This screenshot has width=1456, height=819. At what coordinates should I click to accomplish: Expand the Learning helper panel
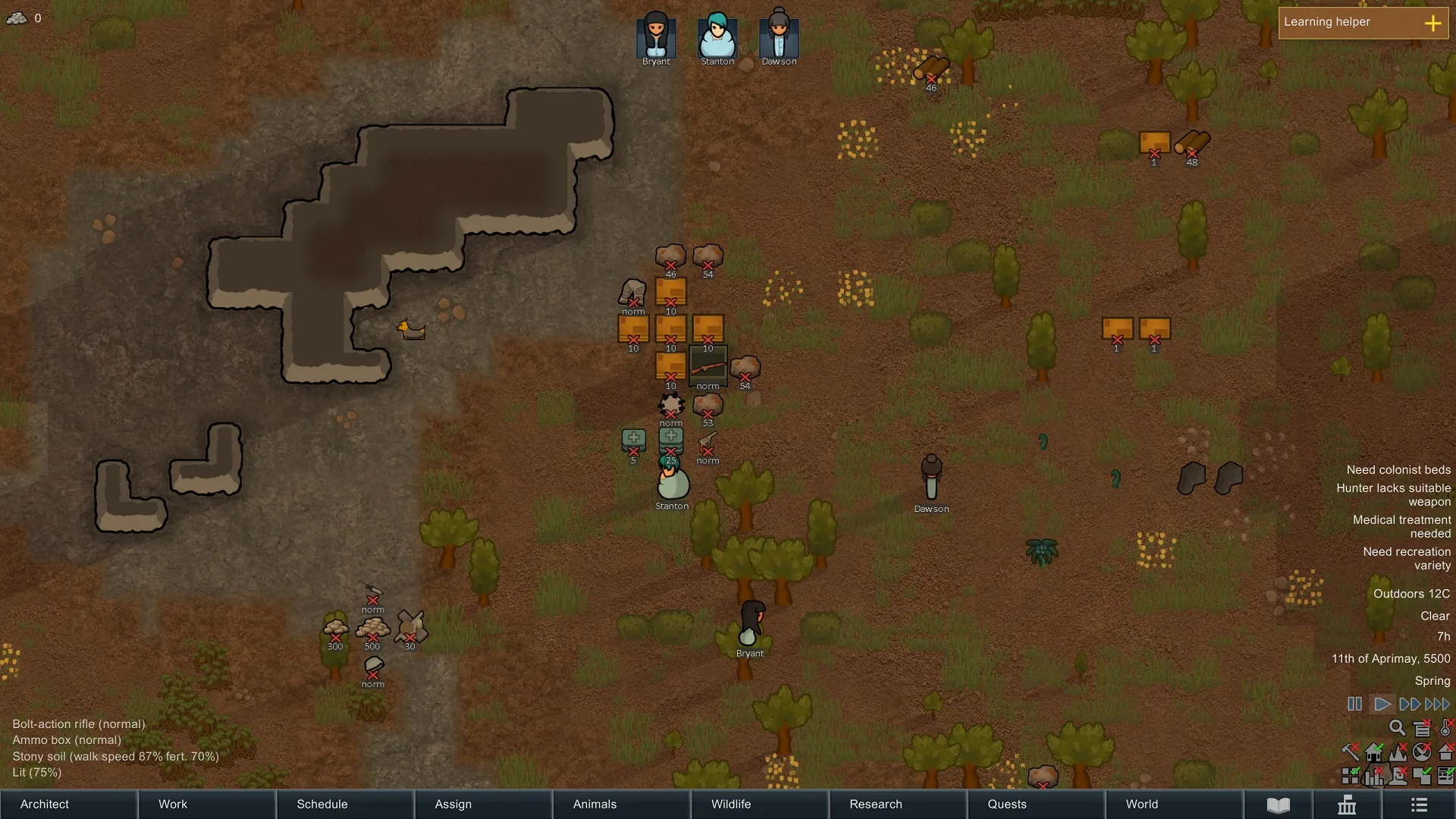click(x=1432, y=24)
